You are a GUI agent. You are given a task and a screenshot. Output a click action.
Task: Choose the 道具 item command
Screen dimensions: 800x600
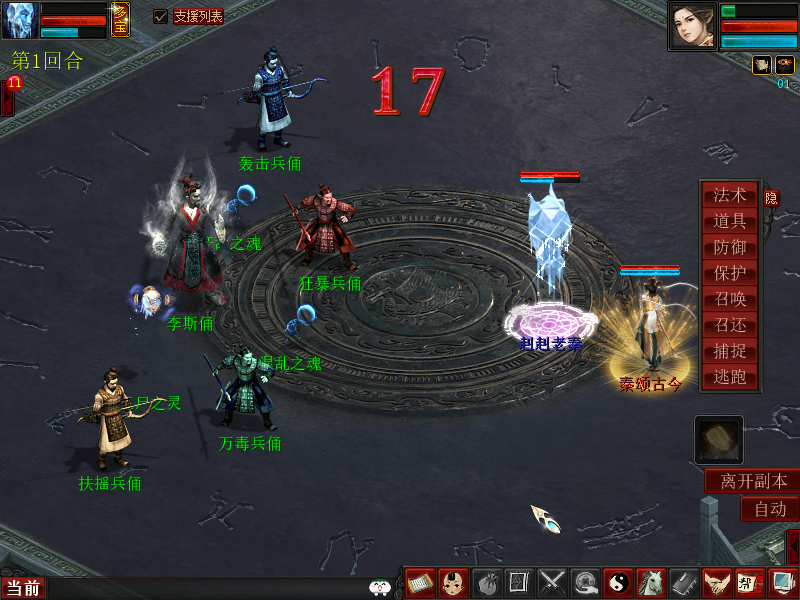pyautogui.click(x=730, y=222)
